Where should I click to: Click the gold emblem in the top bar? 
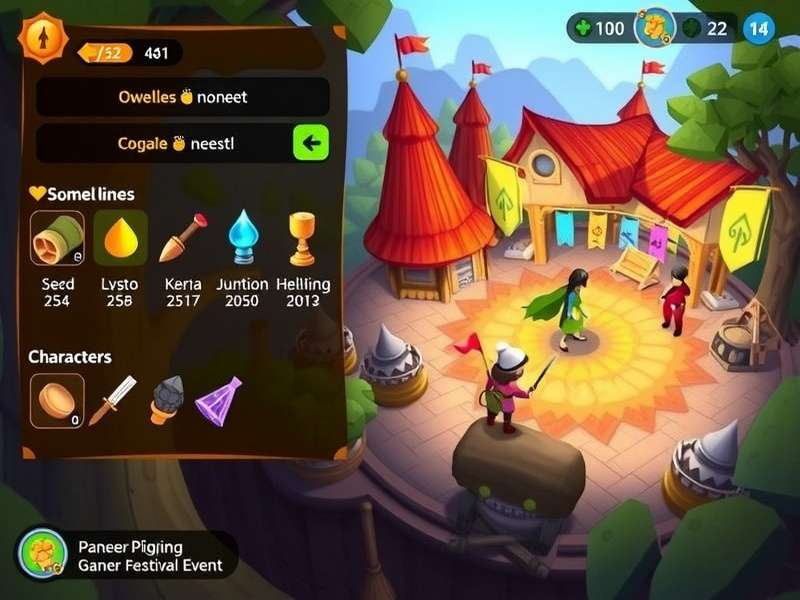tap(655, 28)
